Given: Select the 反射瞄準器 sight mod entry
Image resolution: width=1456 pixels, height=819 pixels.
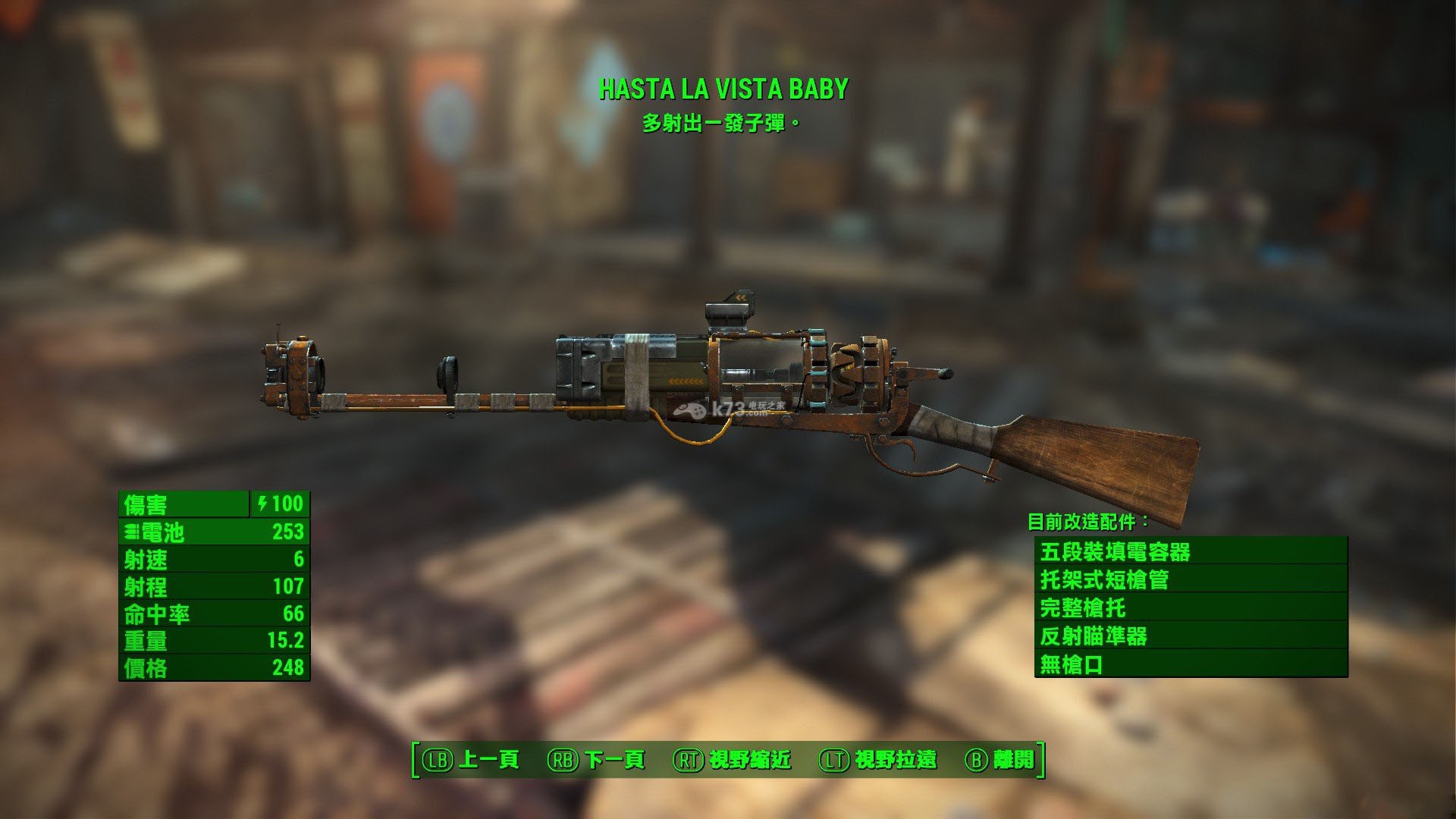Looking at the screenshot, I should [1191, 636].
